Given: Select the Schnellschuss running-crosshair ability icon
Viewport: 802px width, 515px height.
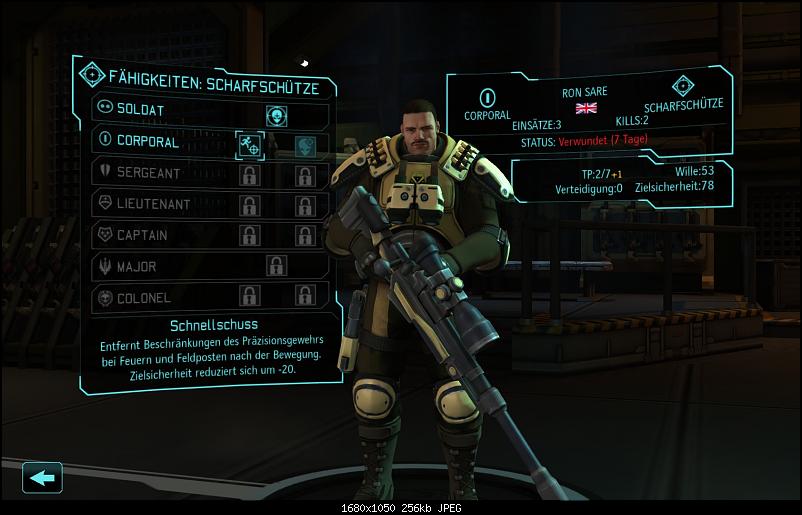Looking at the screenshot, I should (x=250, y=145).
